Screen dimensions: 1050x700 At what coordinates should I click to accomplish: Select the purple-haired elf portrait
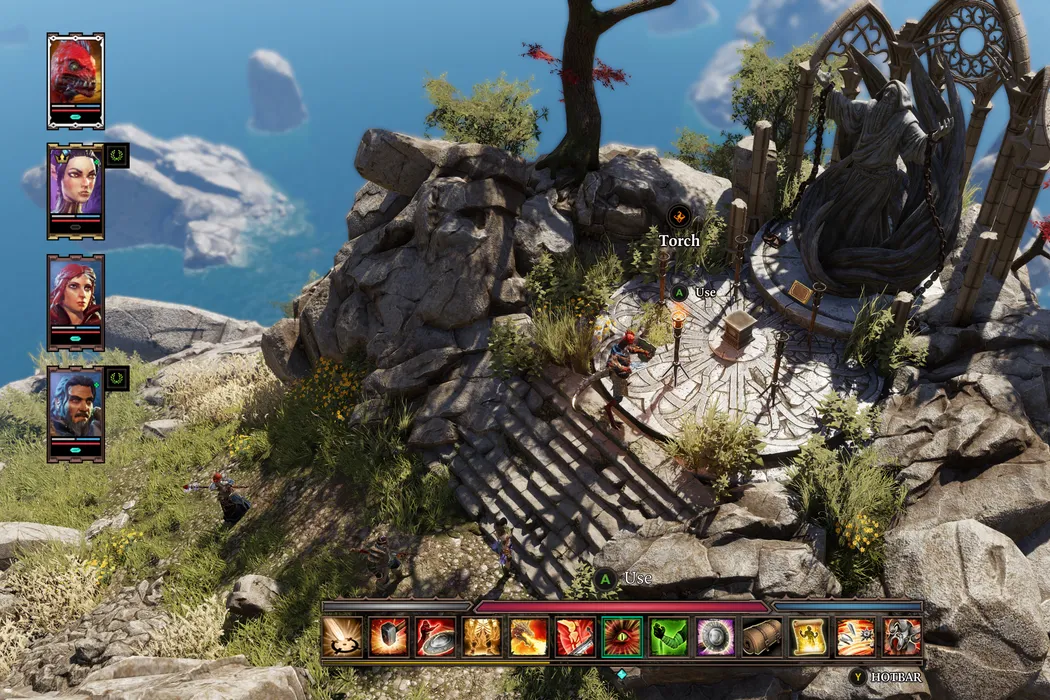coord(75,185)
